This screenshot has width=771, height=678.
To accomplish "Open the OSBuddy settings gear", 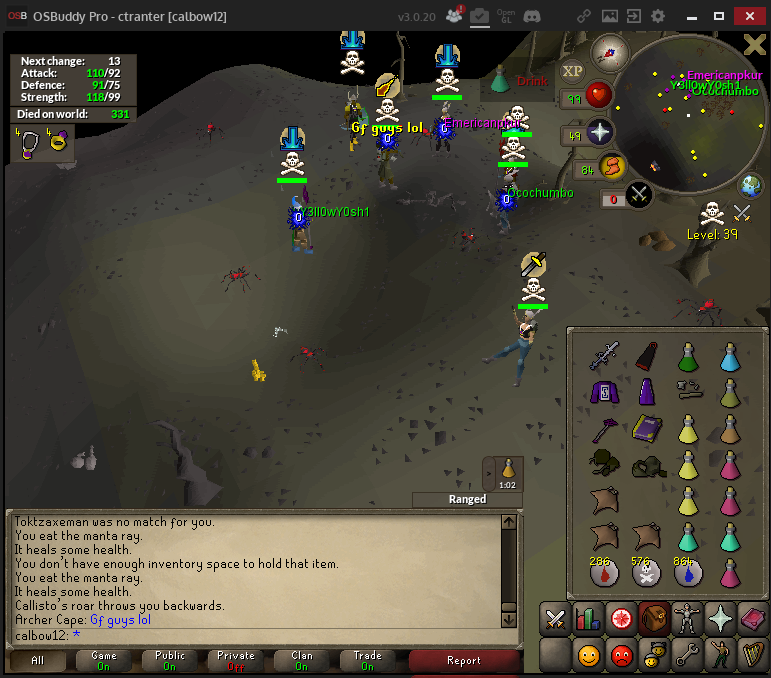I will [x=657, y=17].
